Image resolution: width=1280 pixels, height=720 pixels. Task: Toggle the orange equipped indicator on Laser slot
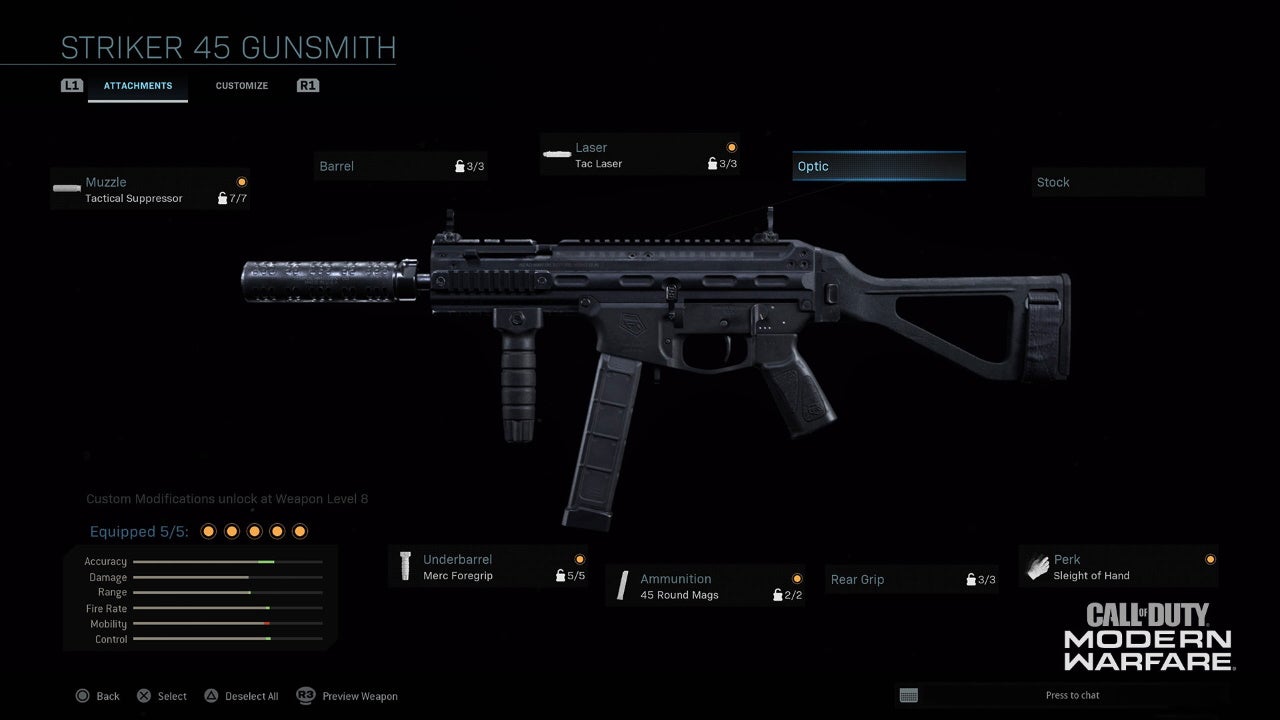click(731, 147)
